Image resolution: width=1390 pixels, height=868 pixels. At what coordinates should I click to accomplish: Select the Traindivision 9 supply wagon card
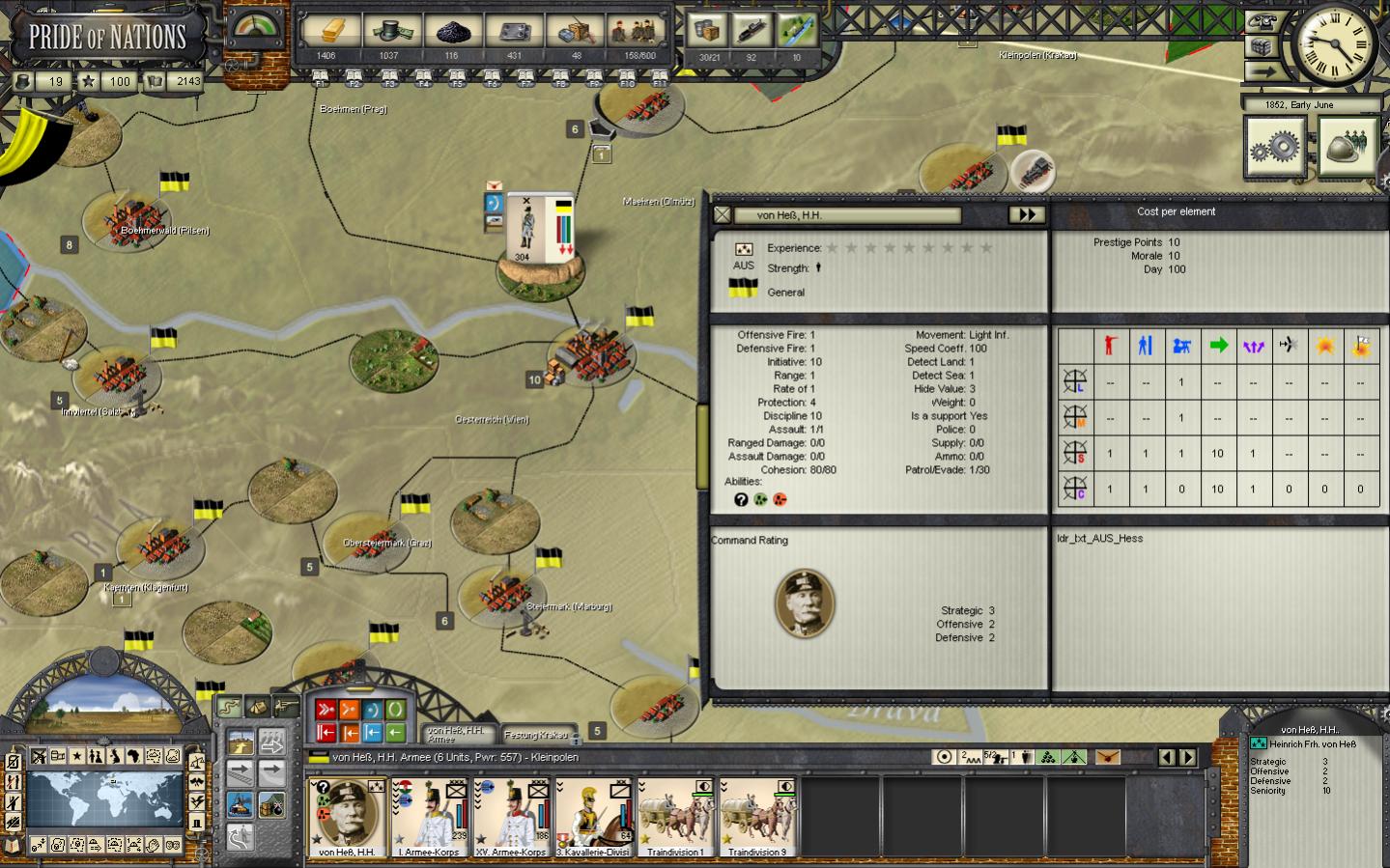coord(757,817)
